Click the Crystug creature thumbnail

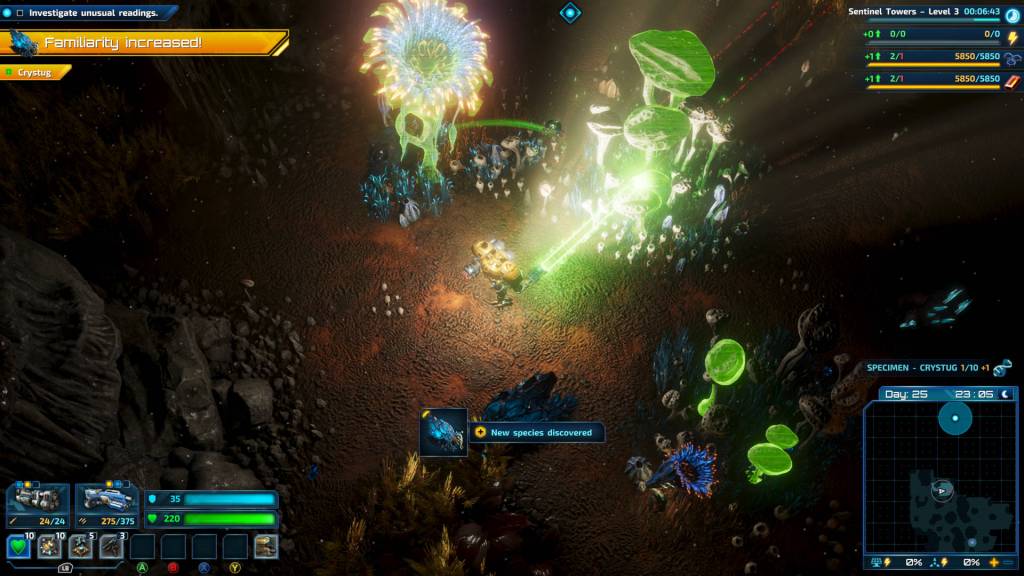click(x=443, y=432)
